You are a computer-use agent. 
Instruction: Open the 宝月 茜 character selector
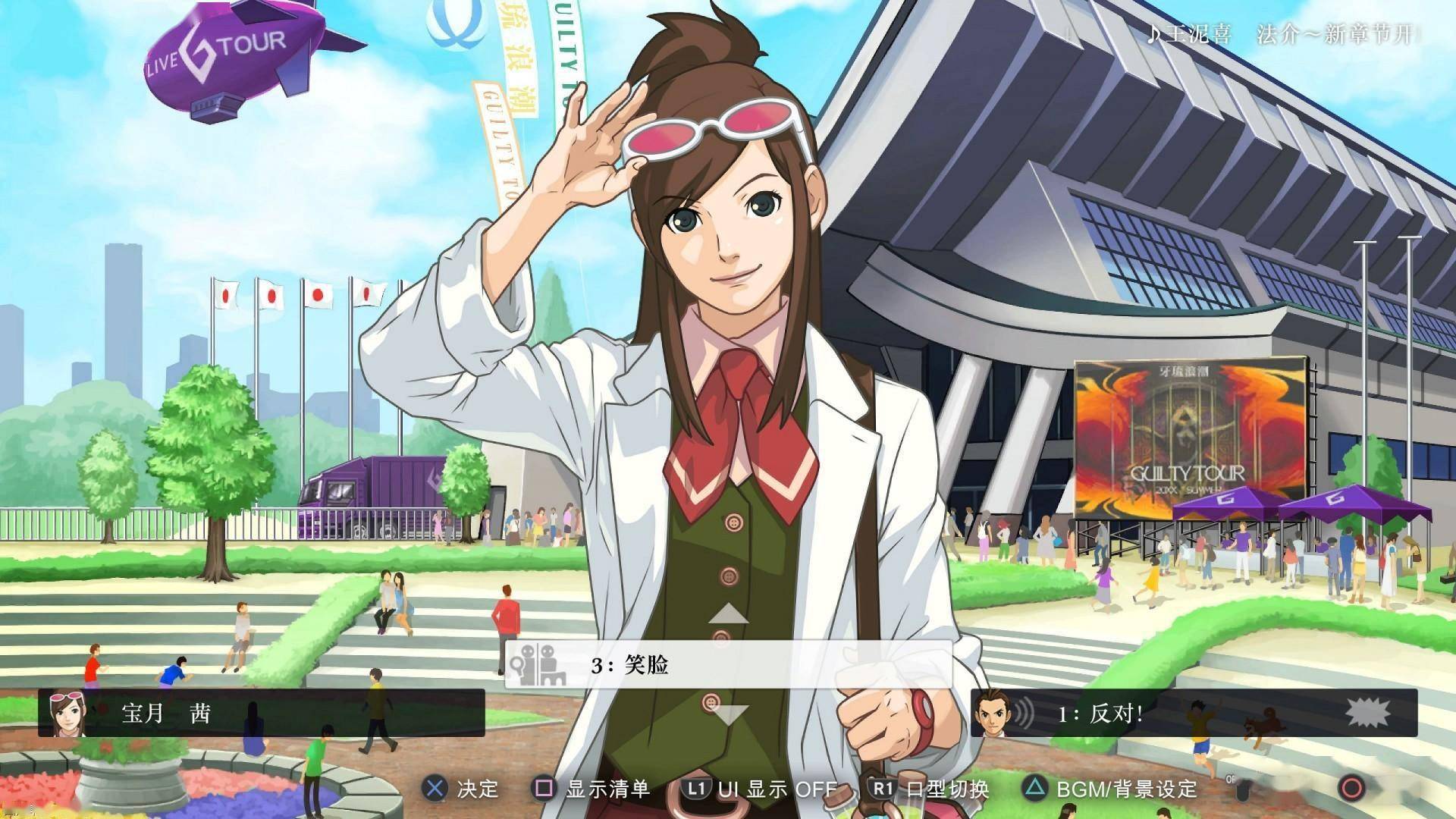pyautogui.click(x=261, y=713)
